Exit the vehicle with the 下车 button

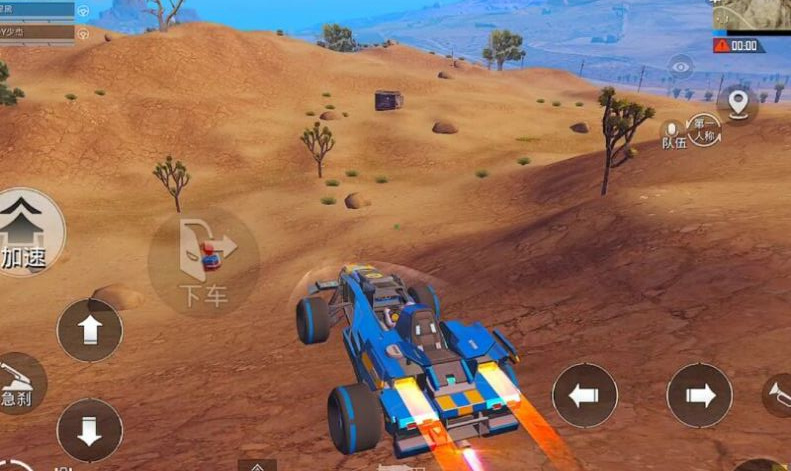(204, 262)
